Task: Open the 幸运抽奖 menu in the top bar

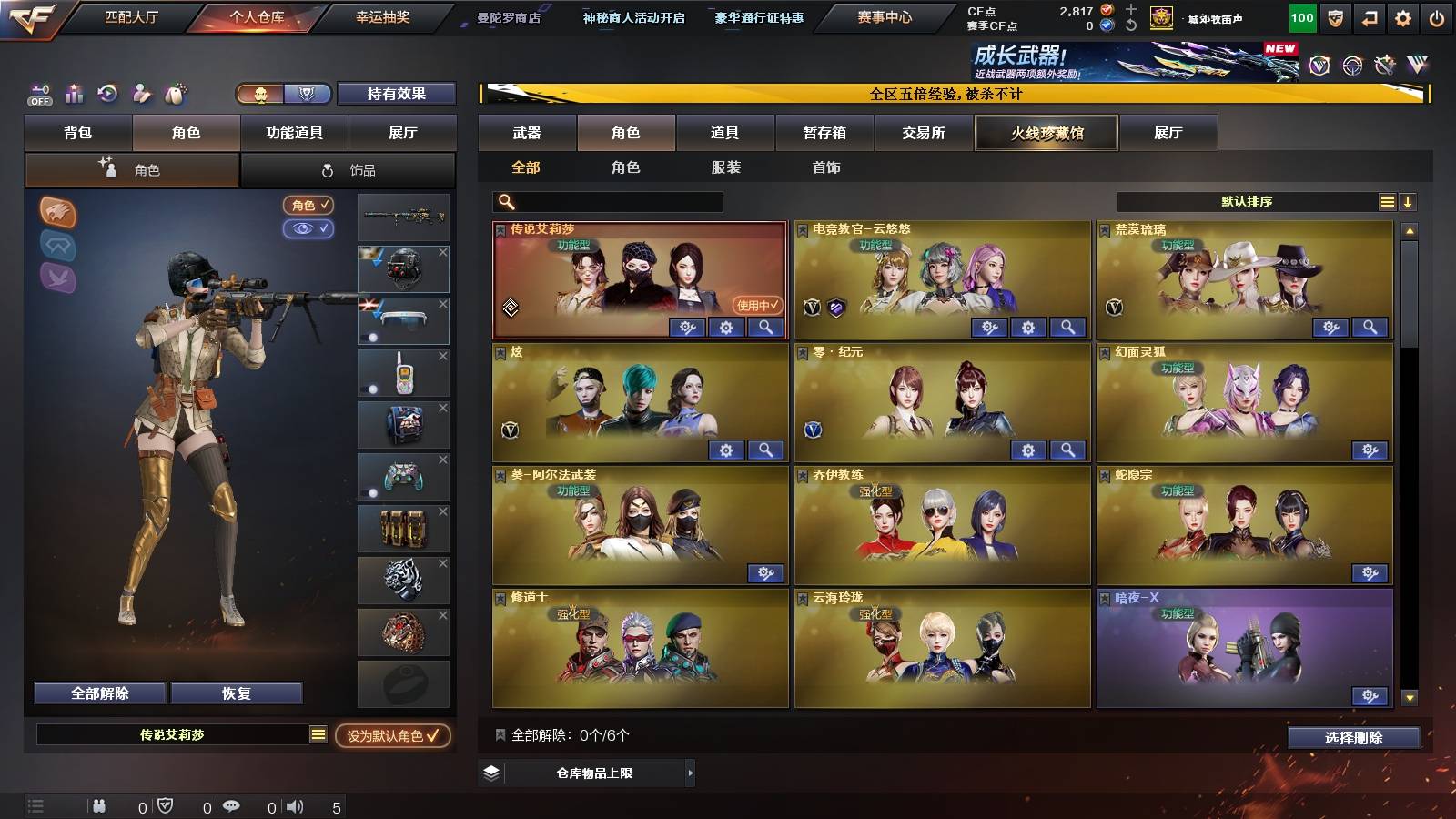Action: click(x=382, y=15)
